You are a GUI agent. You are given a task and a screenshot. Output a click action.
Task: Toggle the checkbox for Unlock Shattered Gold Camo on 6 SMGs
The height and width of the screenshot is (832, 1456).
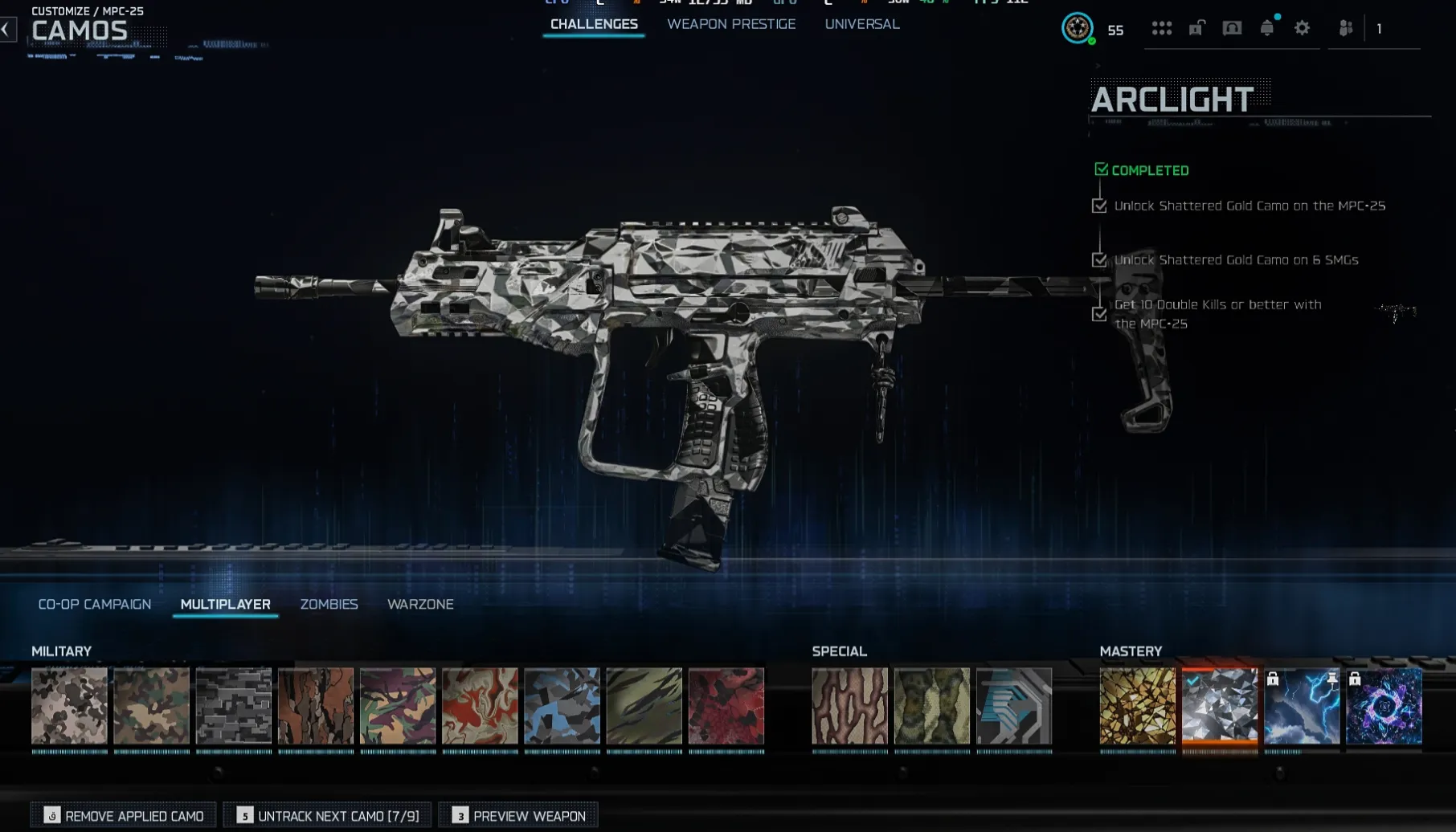(x=1099, y=260)
